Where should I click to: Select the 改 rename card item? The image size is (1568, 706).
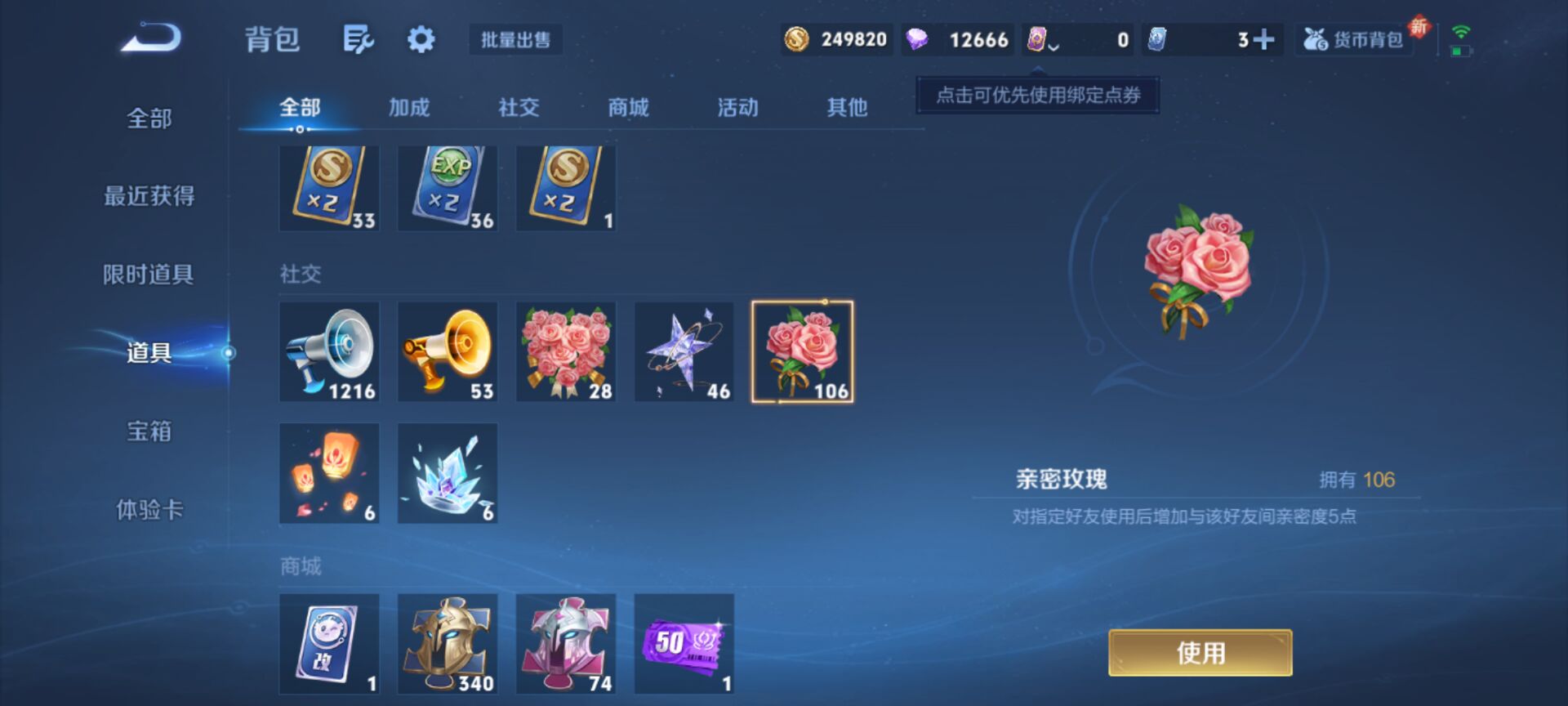click(x=329, y=643)
